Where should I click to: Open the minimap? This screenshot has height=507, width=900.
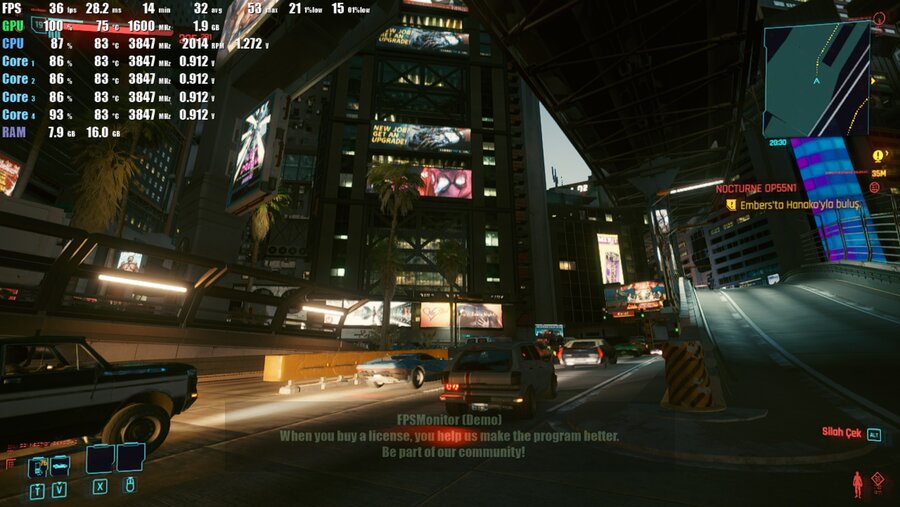816,79
